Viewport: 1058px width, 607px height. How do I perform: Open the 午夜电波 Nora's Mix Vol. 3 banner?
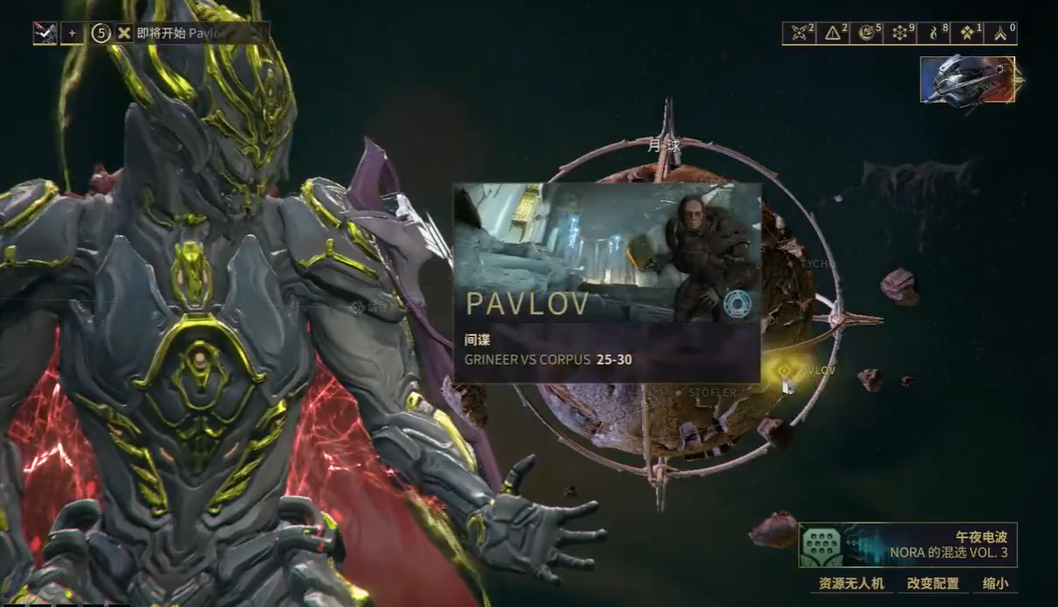[907, 545]
